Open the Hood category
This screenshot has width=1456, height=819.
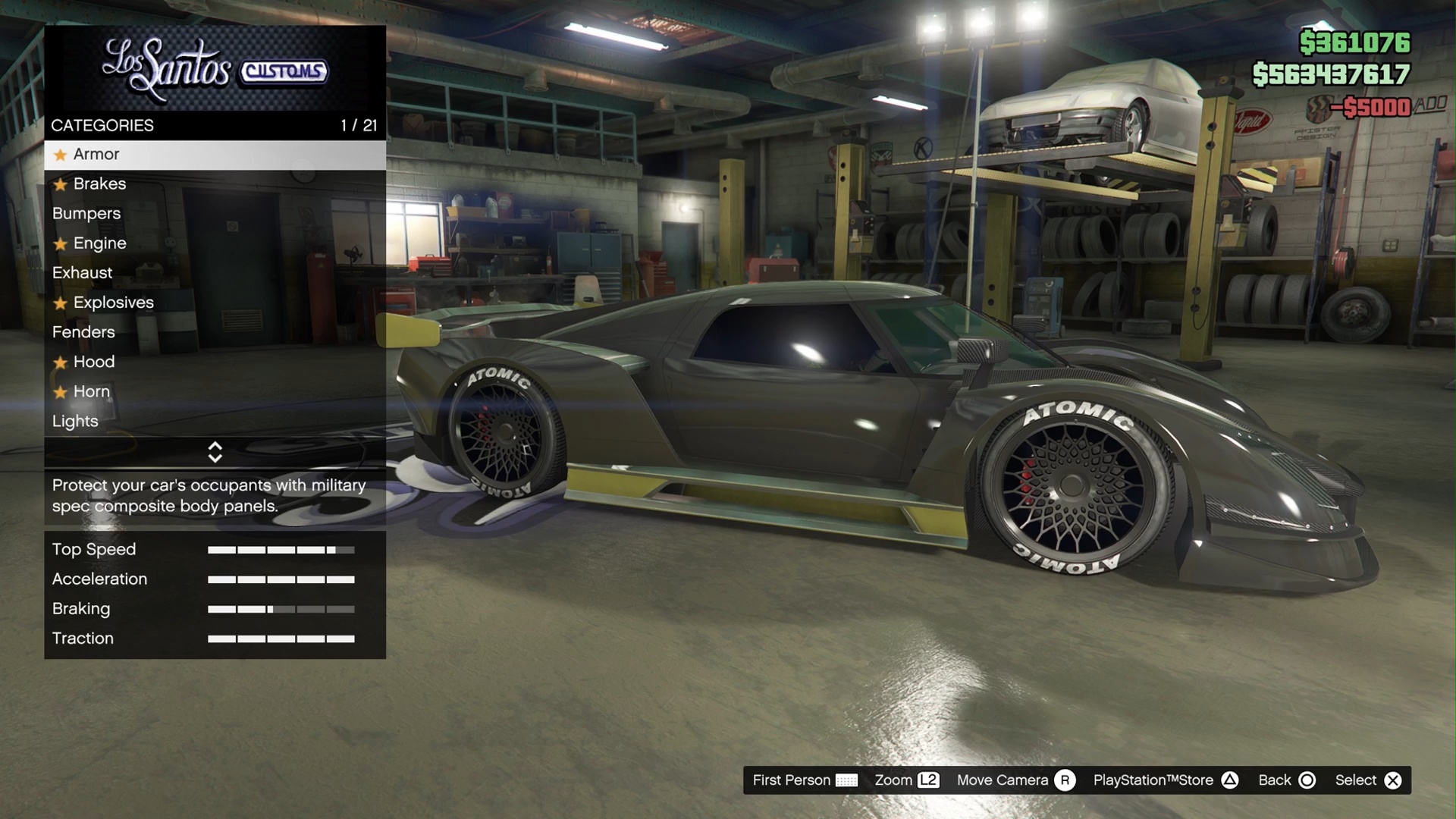(94, 362)
